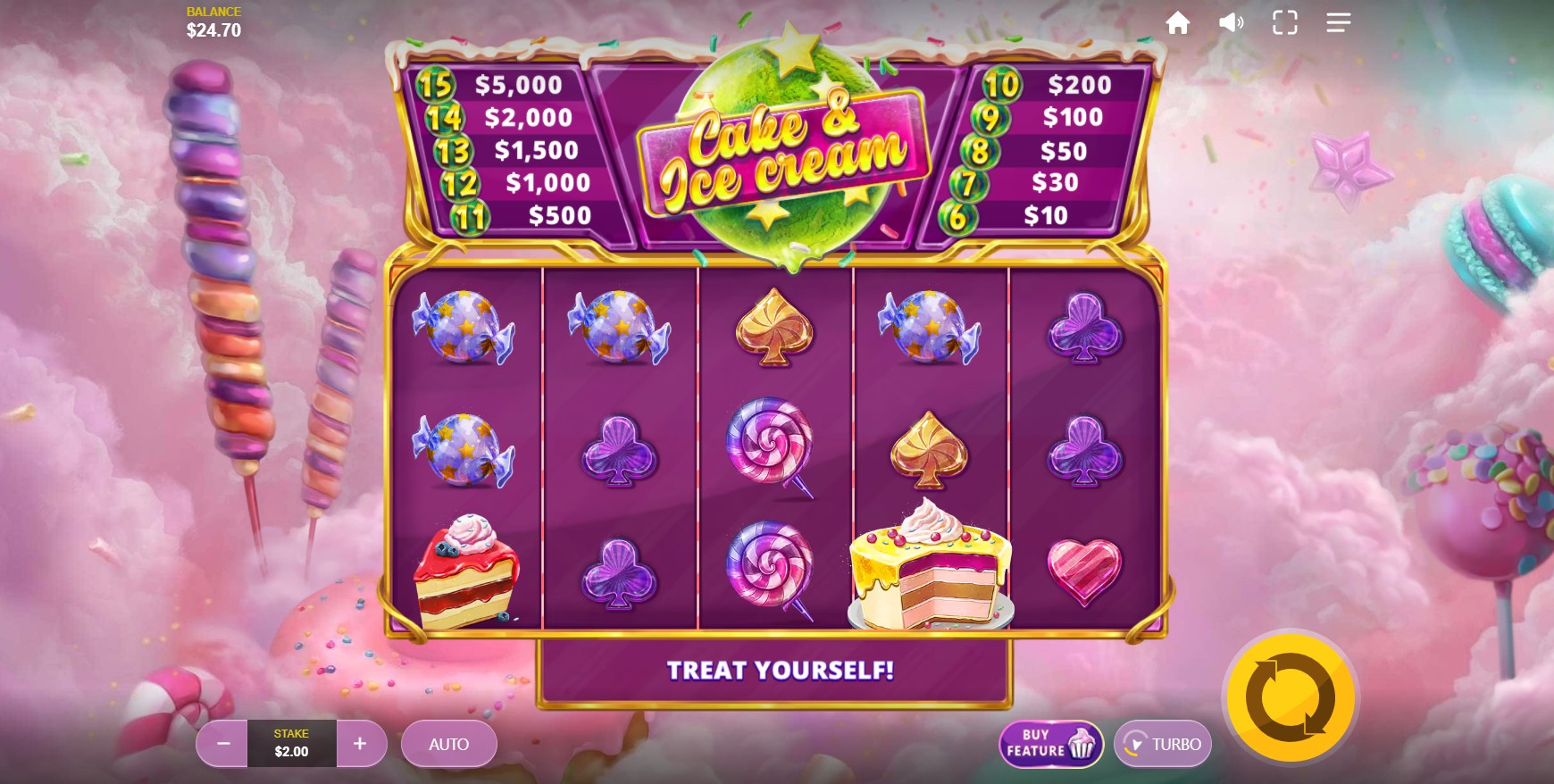Viewport: 1554px width, 784px height.
Task: Mute the game sound via speaker icon
Action: click(1232, 22)
